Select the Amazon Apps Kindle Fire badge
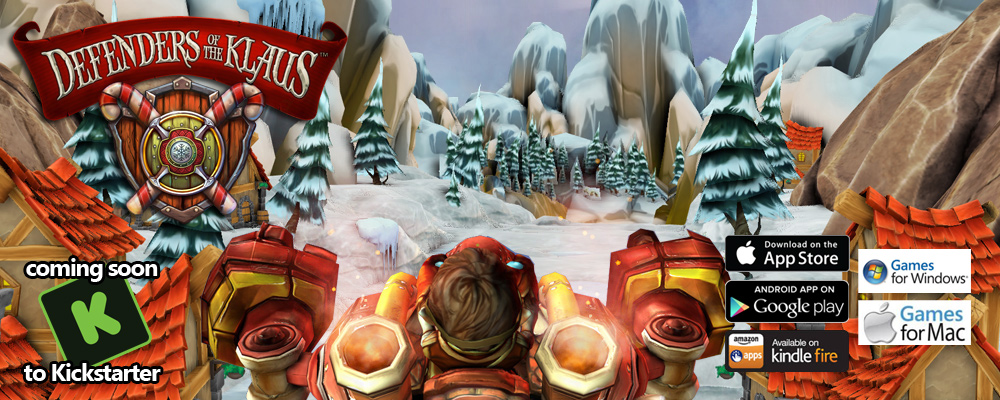Image resolution: width=1000 pixels, height=400 pixels. click(787, 350)
